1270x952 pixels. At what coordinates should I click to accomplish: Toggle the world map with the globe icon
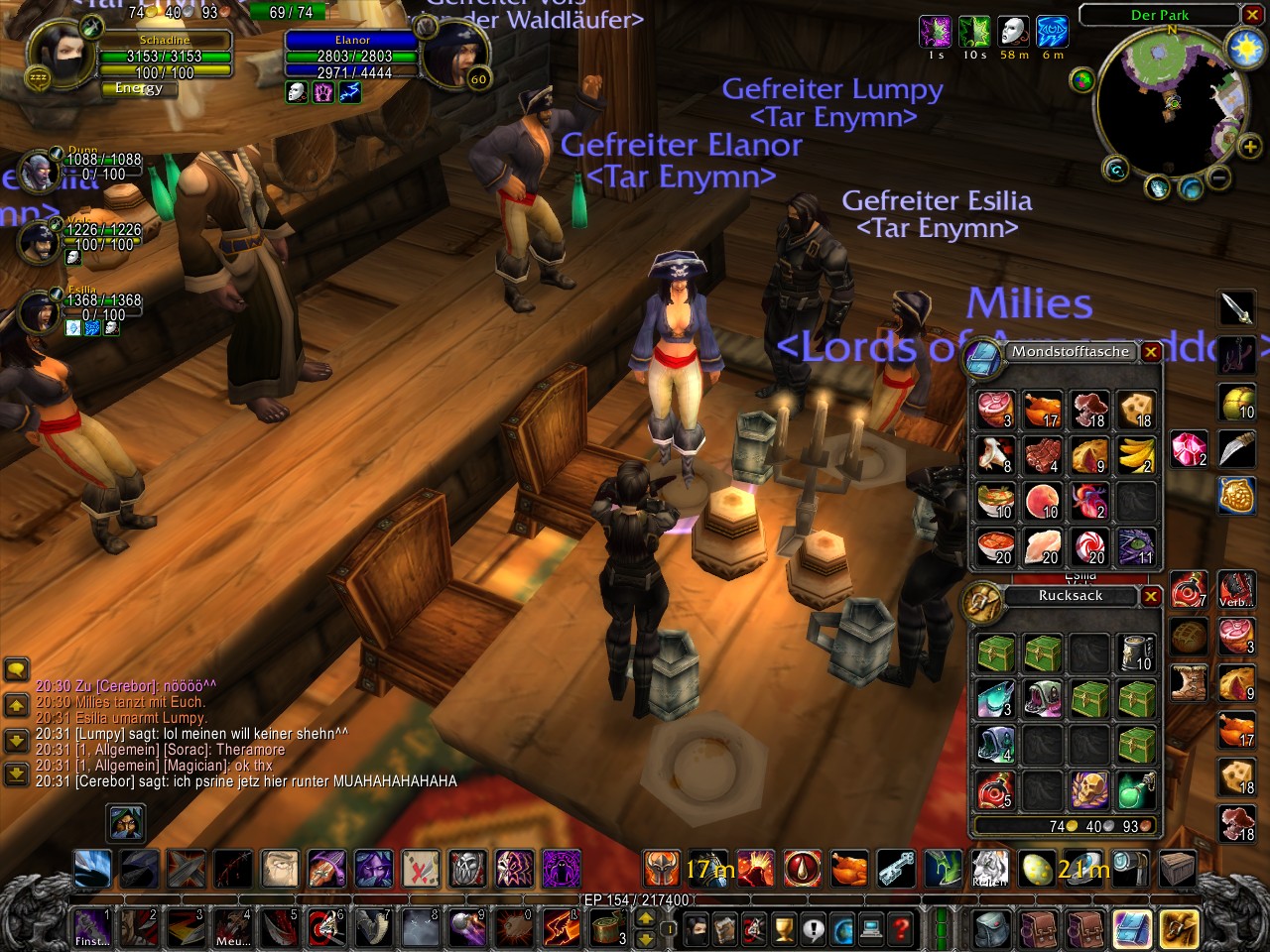click(x=844, y=929)
